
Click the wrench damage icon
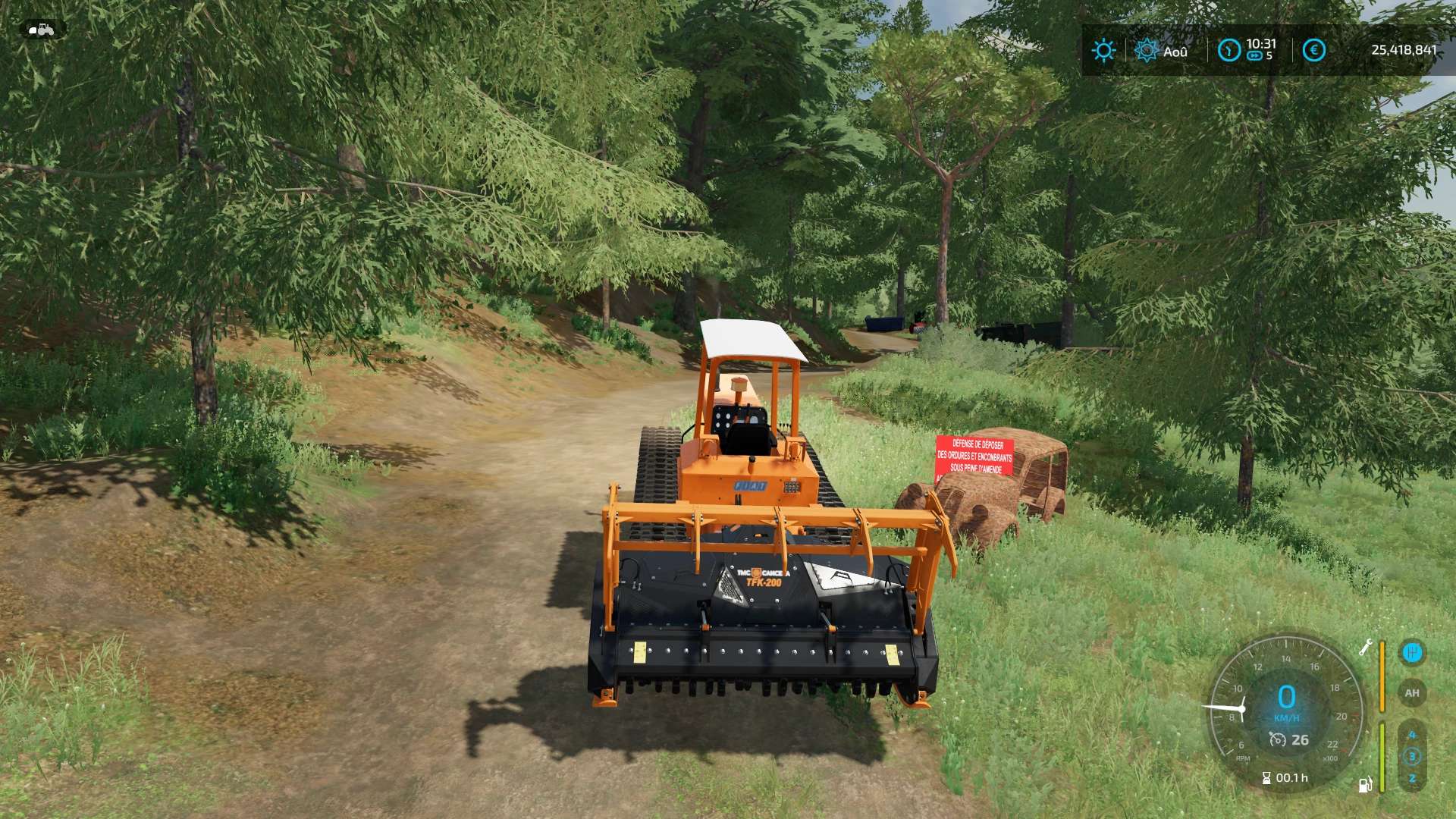coord(1365,648)
